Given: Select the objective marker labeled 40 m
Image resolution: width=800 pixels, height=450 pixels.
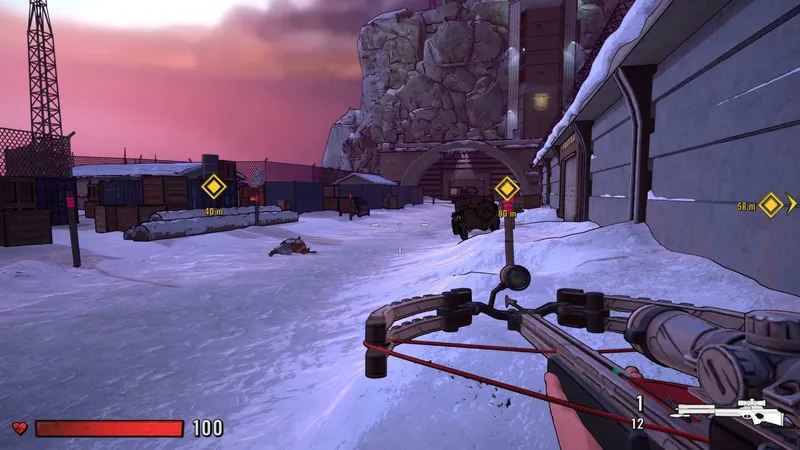Looking at the screenshot, I should click(214, 187).
